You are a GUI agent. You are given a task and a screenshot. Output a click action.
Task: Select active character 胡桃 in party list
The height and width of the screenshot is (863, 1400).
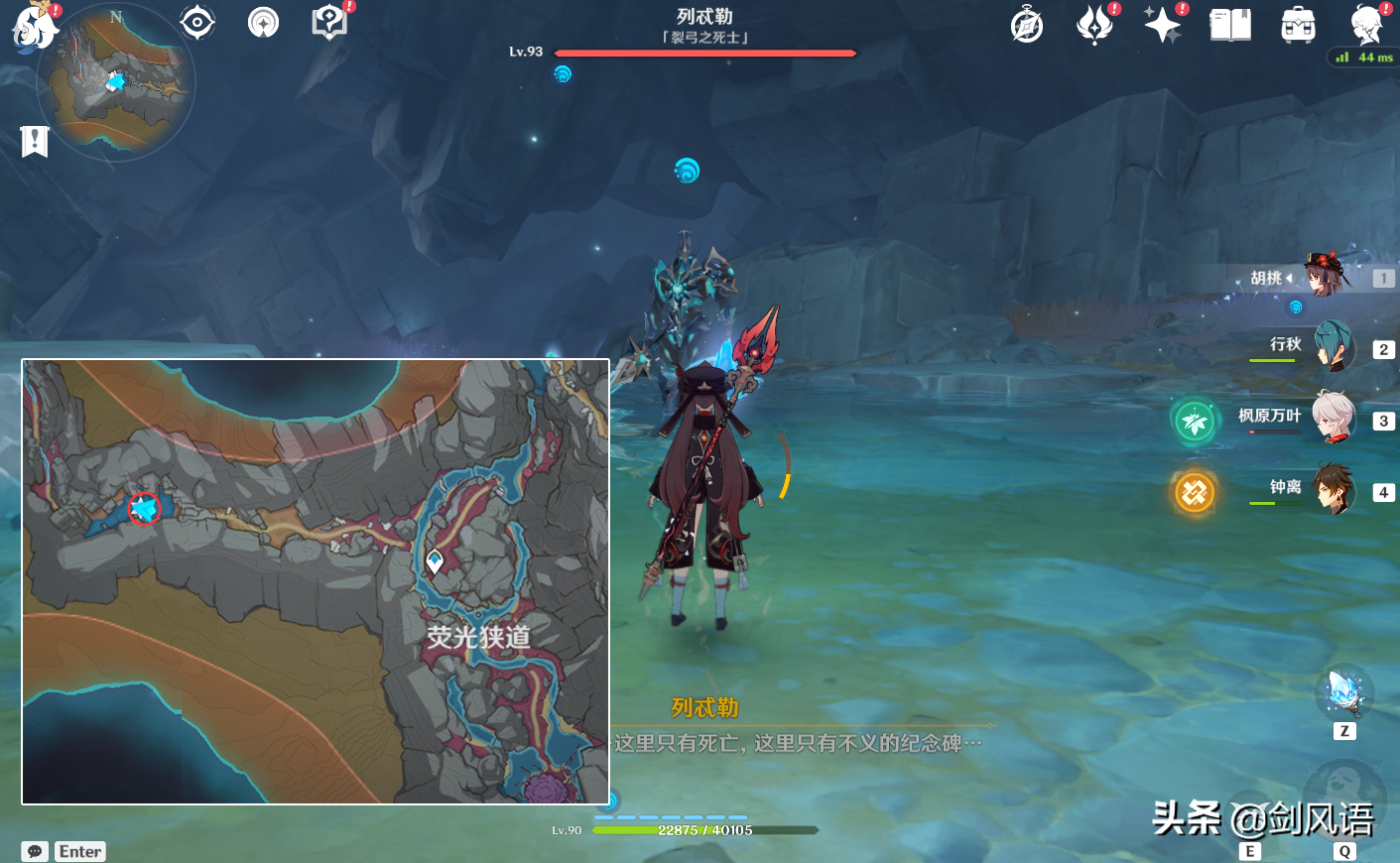tap(1326, 277)
